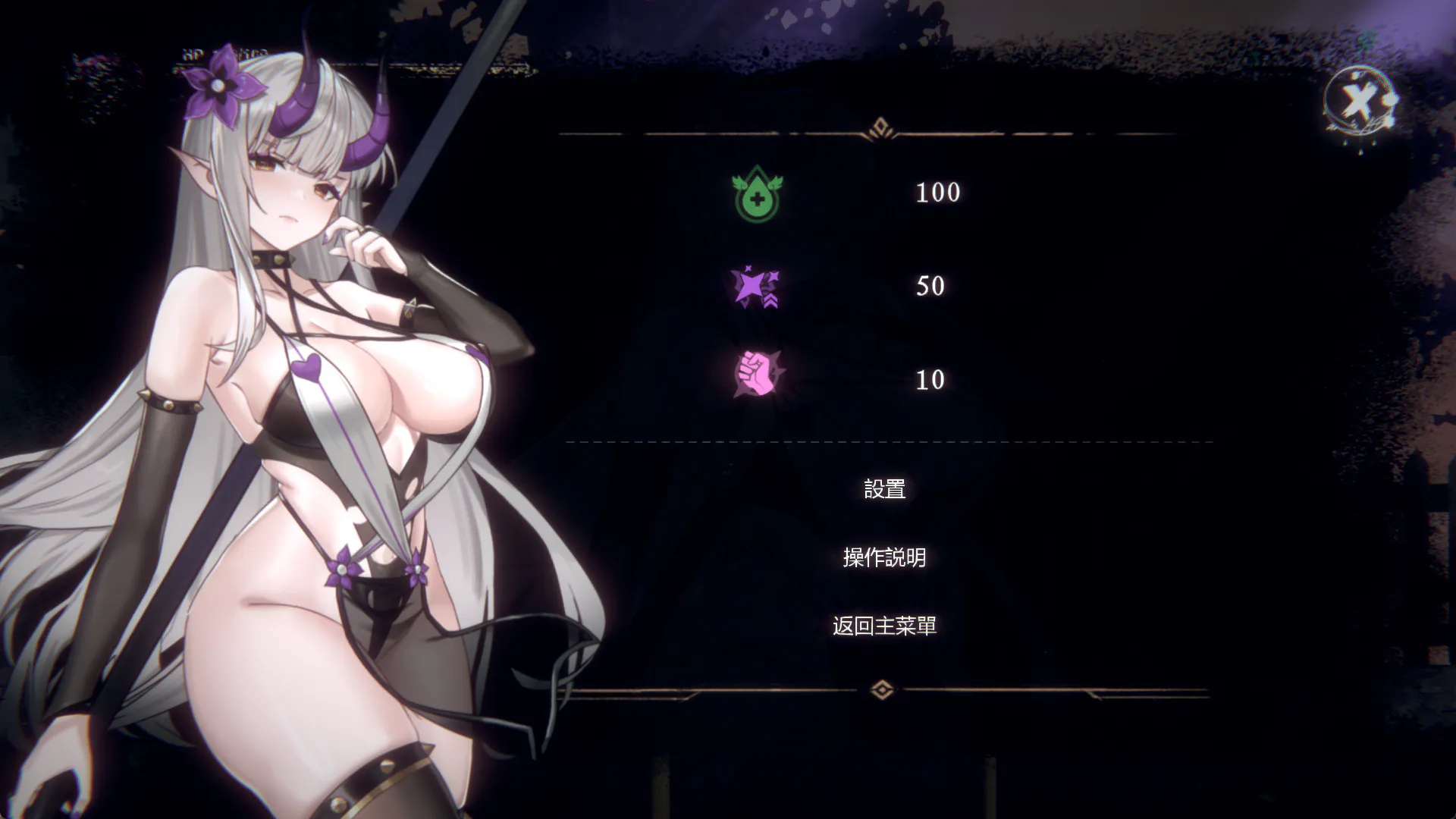Open the 設置 settings menu

(884, 489)
